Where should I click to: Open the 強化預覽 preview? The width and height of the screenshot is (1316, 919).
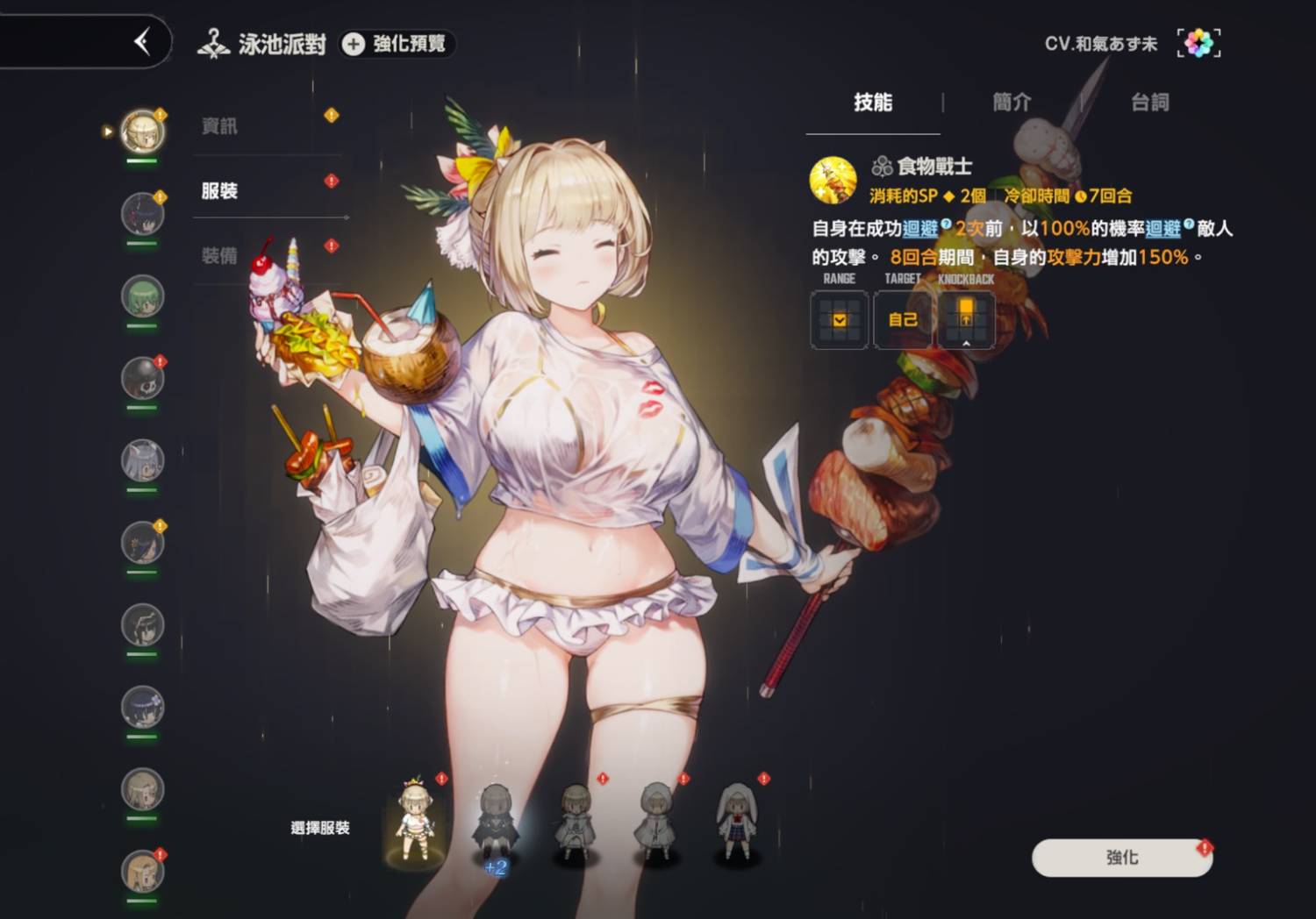point(396,46)
